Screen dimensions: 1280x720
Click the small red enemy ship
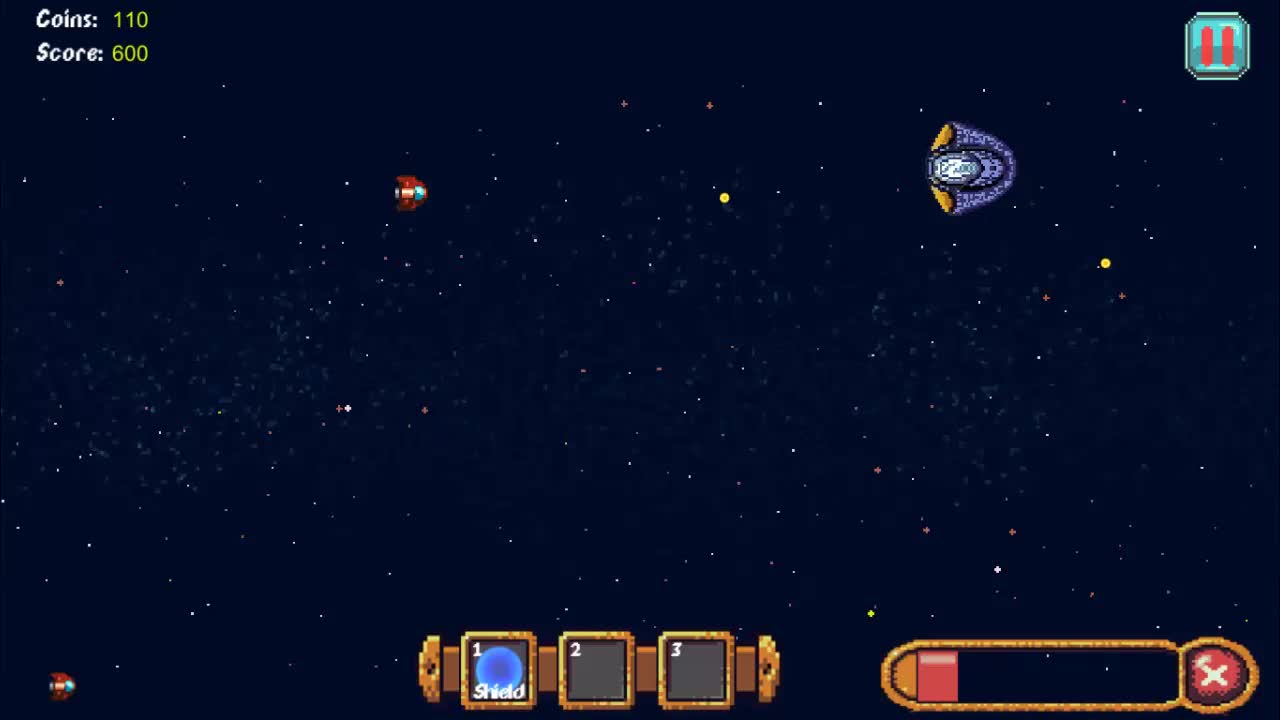click(x=411, y=193)
